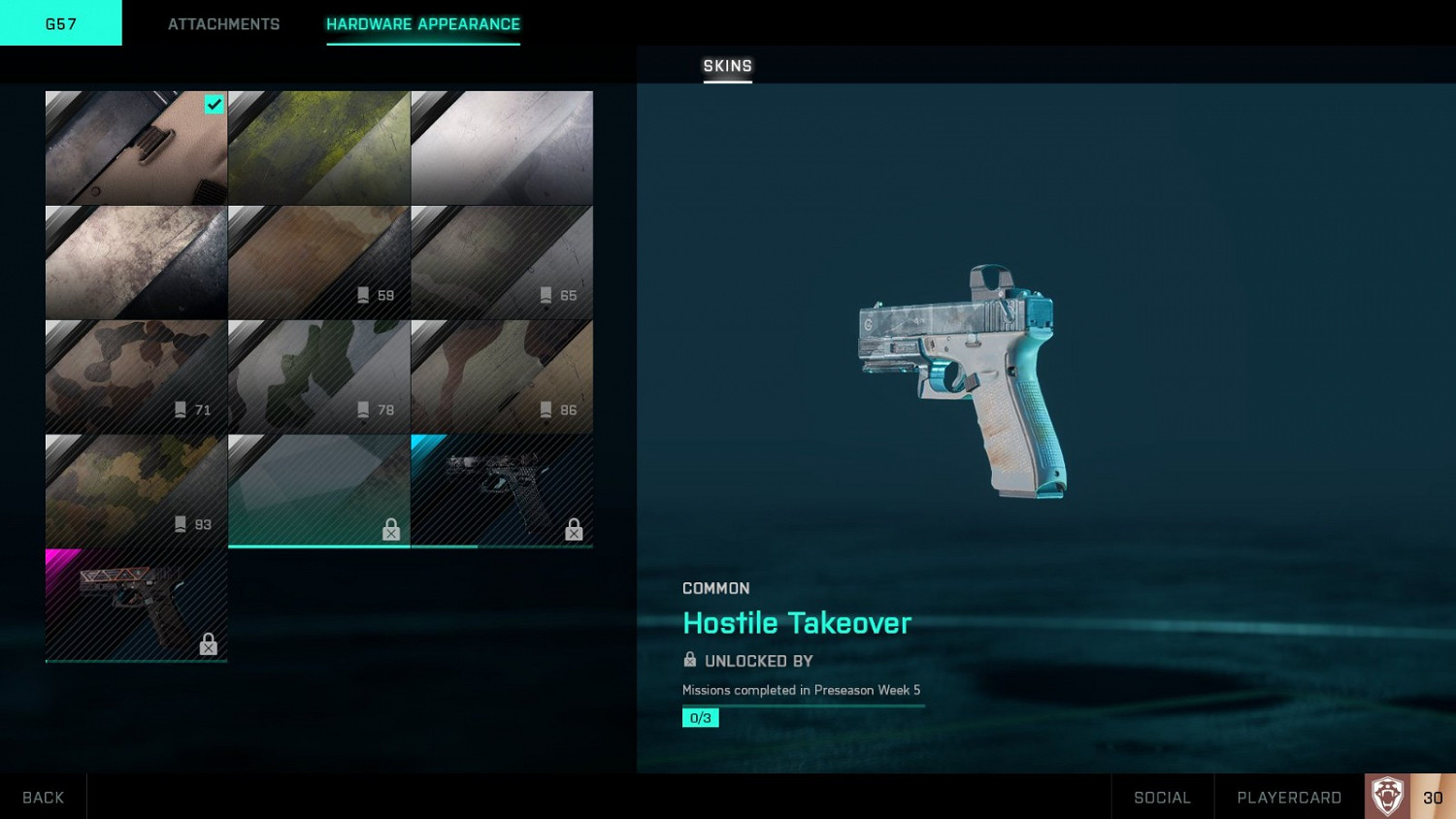Image resolution: width=1456 pixels, height=819 pixels.
Task: Open the Playercard
Action: [x=1288, y=797]
